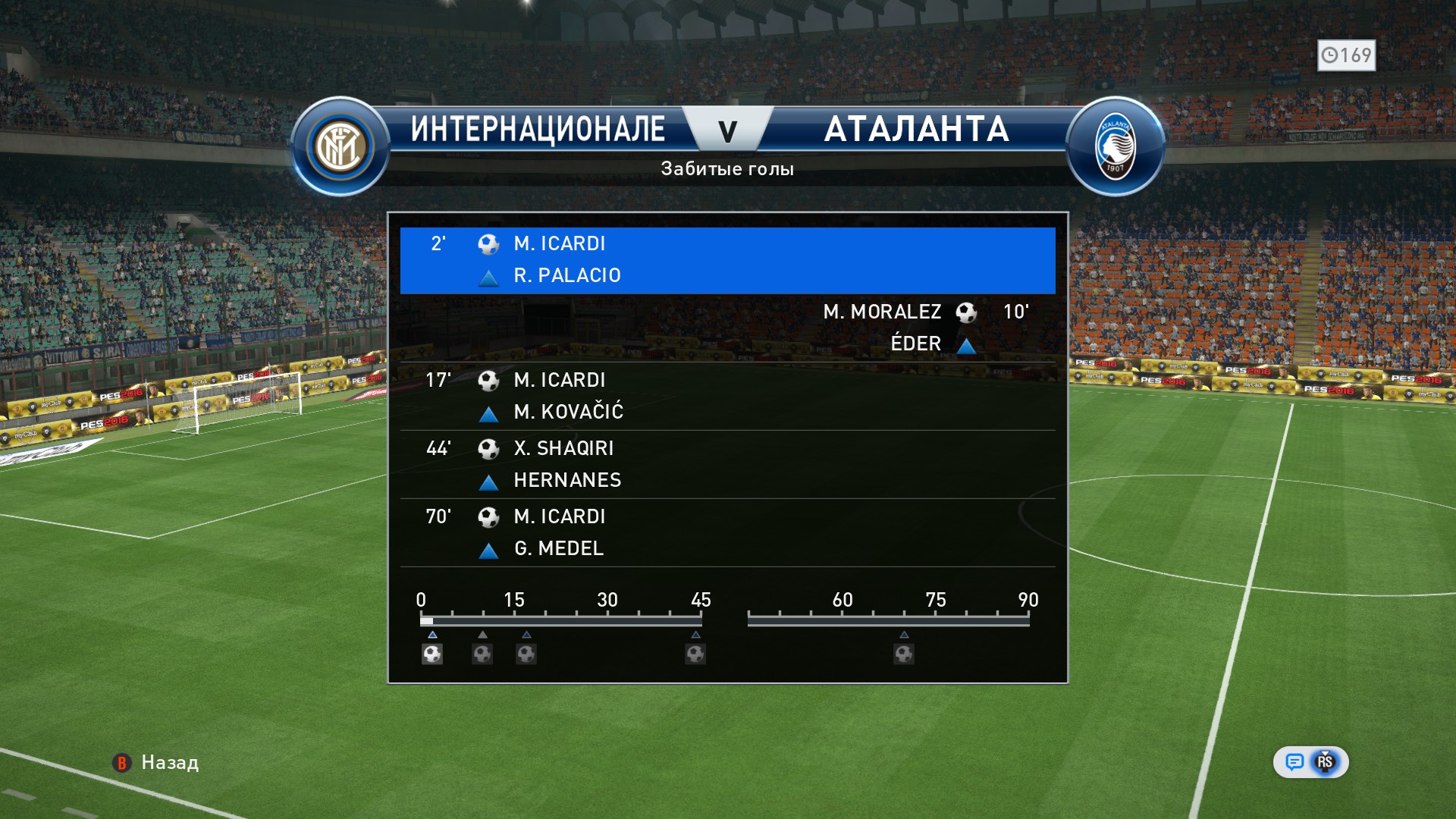Select the 70' Icardi goal assisted by Medel
This screenshot has height=819, width=1456.
click(x=727, y=532)
